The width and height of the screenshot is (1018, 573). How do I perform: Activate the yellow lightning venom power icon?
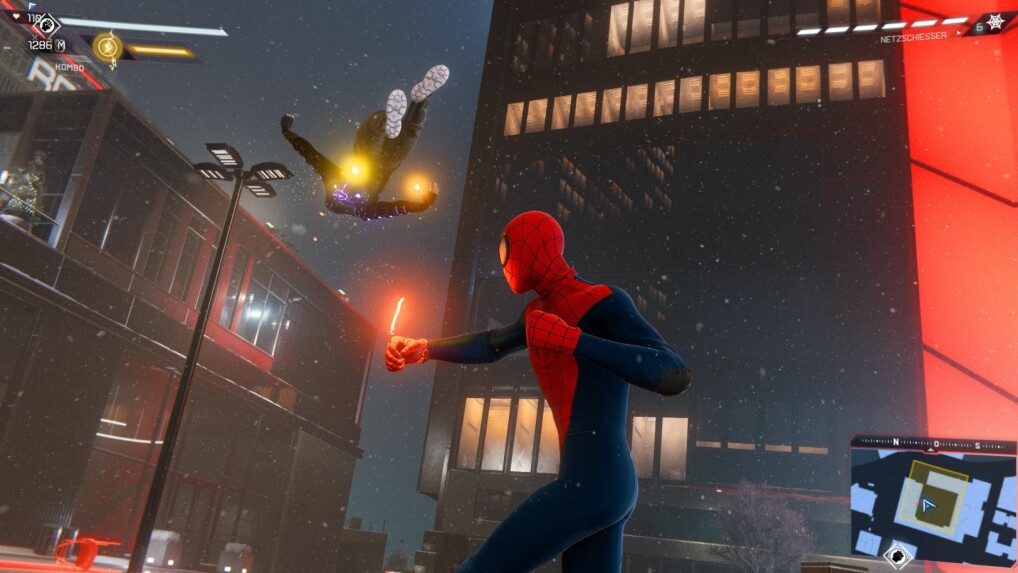[x=106, y=46]
